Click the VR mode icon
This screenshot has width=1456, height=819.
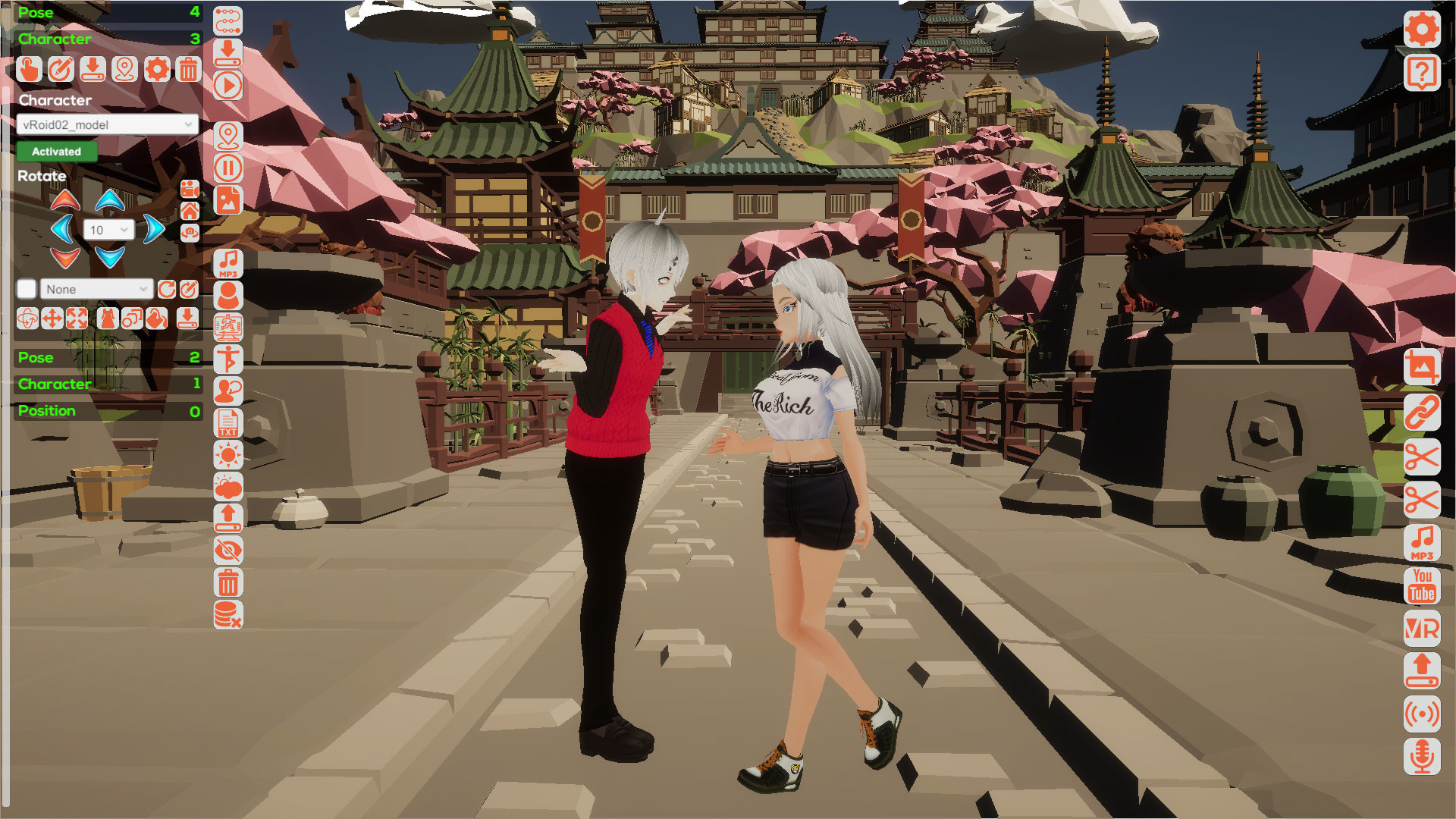click(x=1422, y=629)
